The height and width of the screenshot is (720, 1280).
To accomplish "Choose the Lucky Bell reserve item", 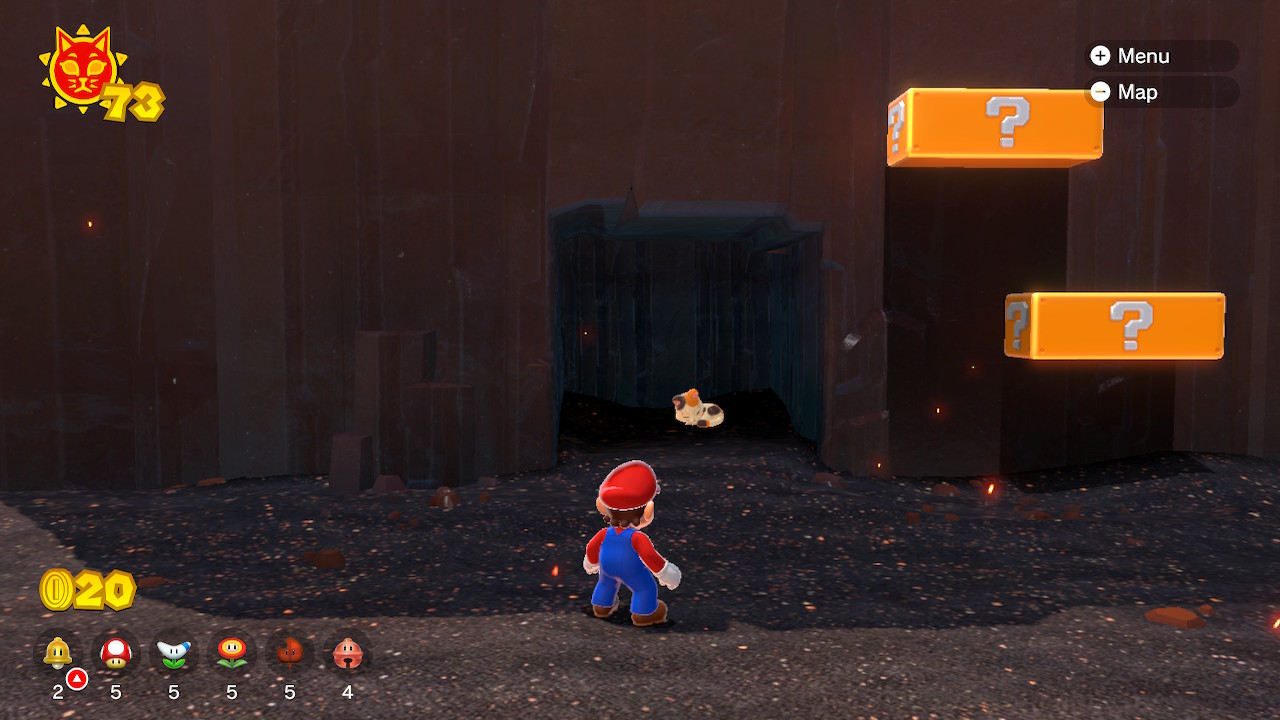I will pyautogui.click(x=348, y=653).
